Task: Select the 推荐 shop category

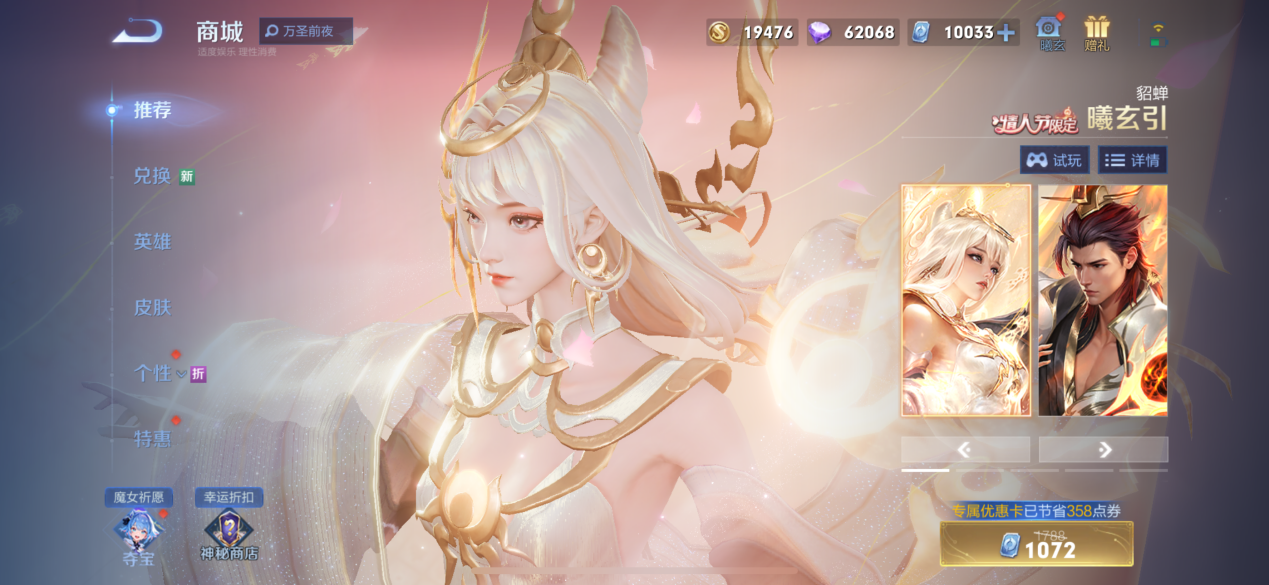Action: point(152,110)
